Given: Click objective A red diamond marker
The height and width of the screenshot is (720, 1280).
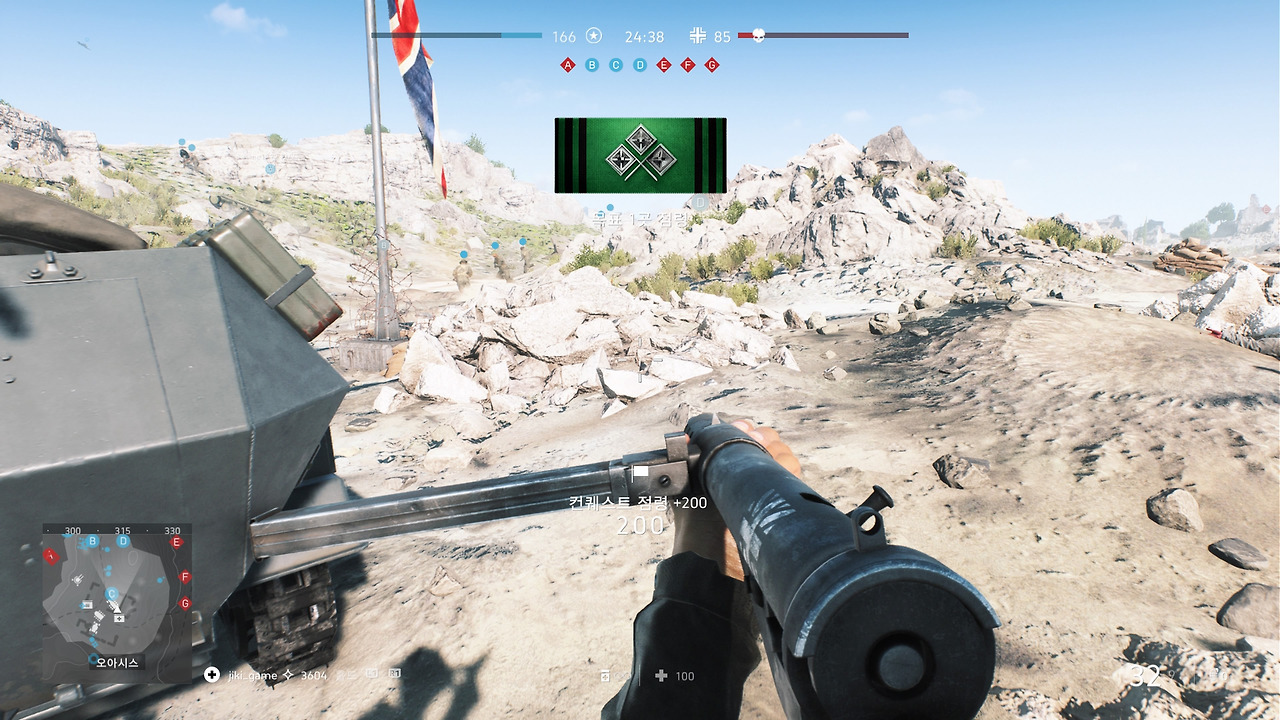Looking at the screenshot, I should coord(568,64).
